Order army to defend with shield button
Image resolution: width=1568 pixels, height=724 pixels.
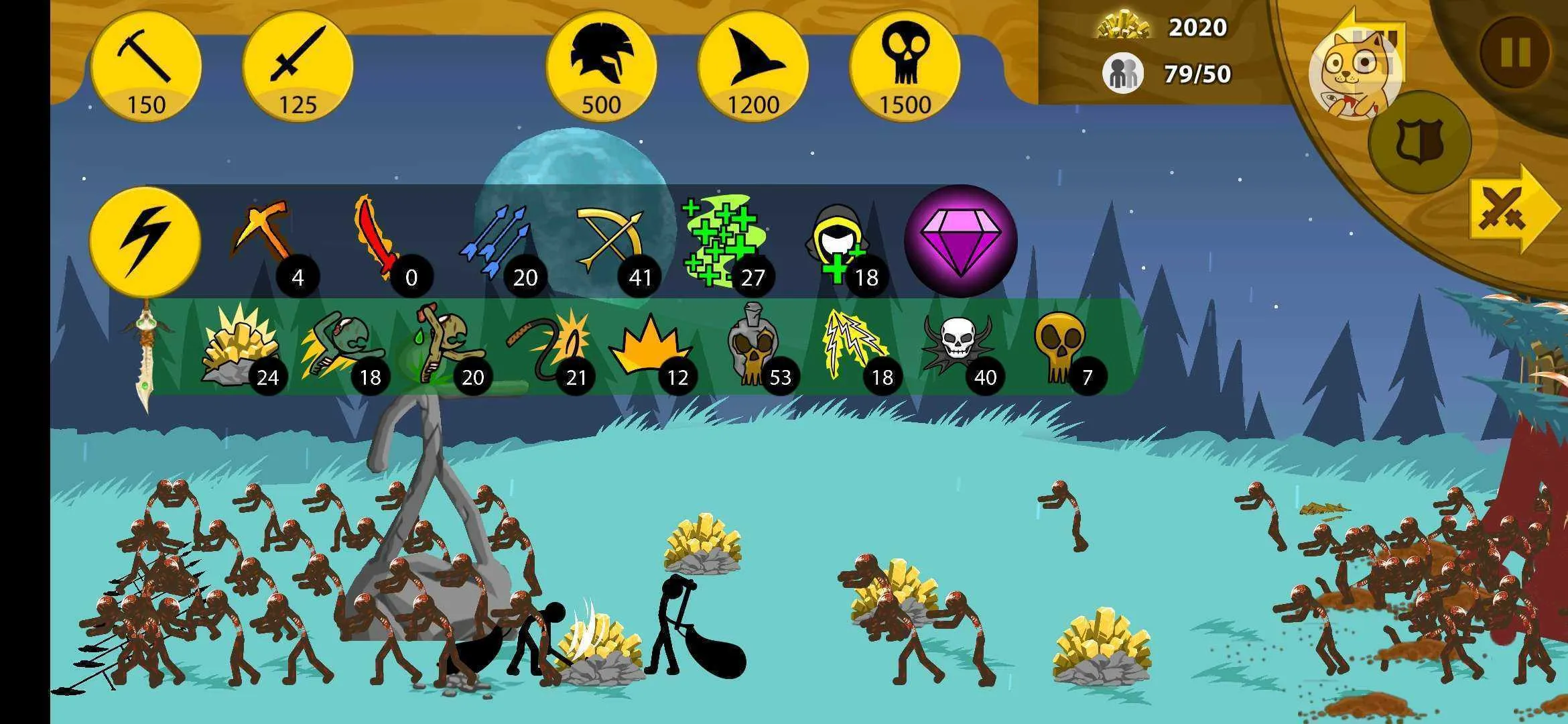click(1419, 142)
